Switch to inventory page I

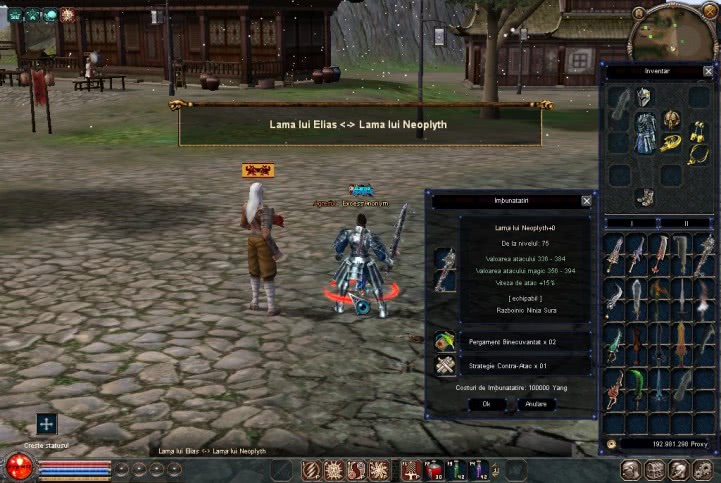[x=630, y=223]
